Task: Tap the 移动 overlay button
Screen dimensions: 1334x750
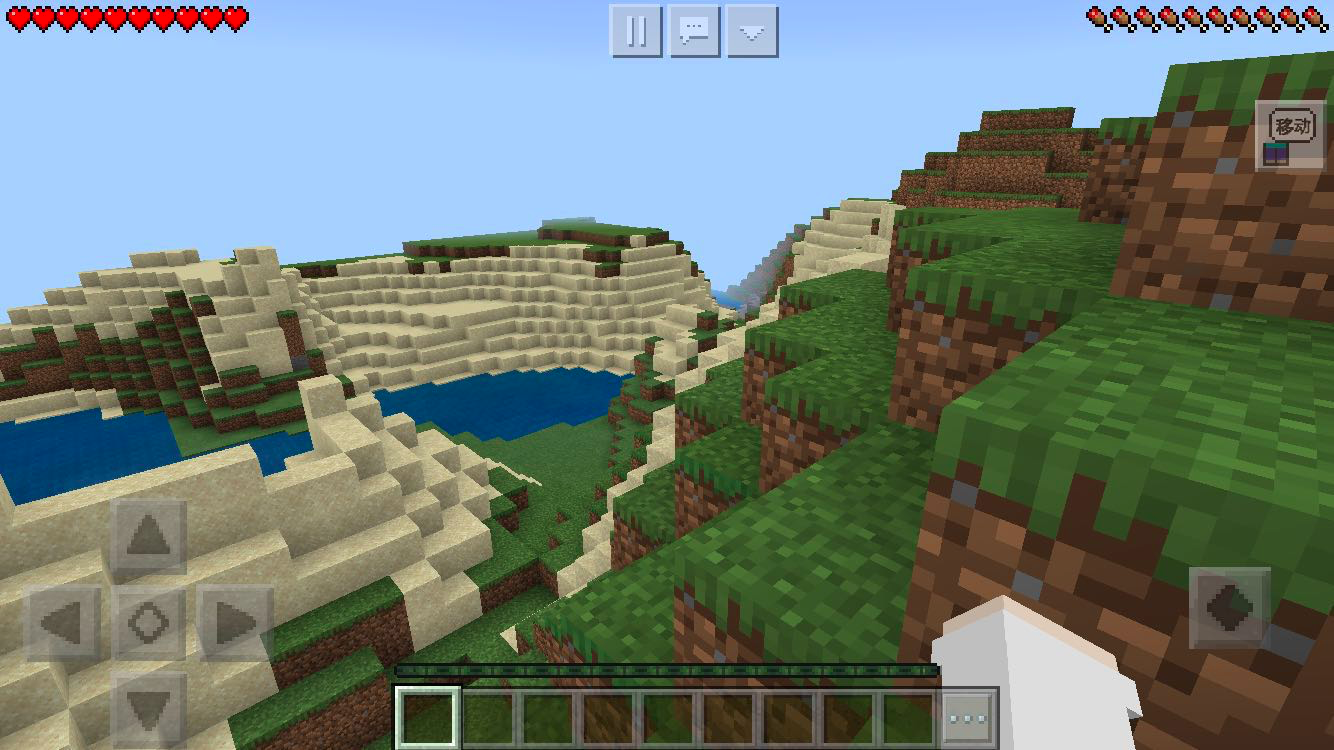Action: pyautogui.click(x=1290, y=134)
